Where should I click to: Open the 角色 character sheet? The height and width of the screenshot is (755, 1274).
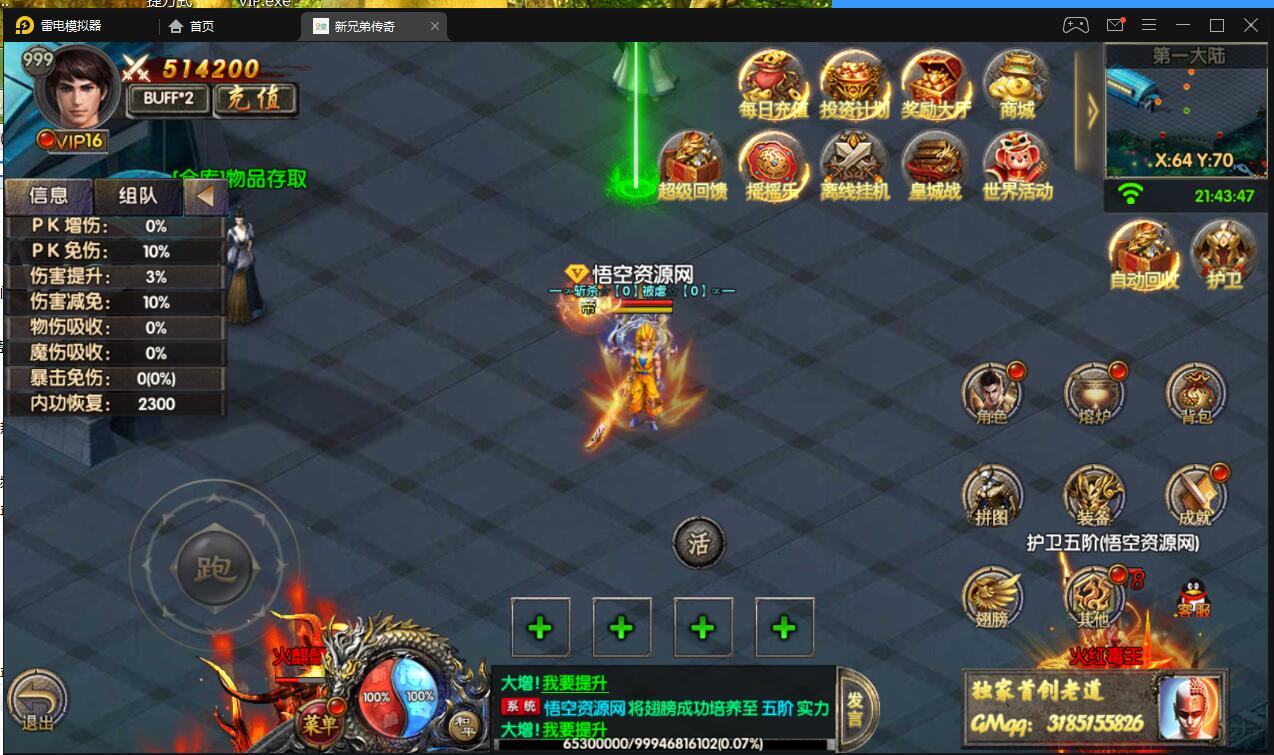(x=992, y=392)
